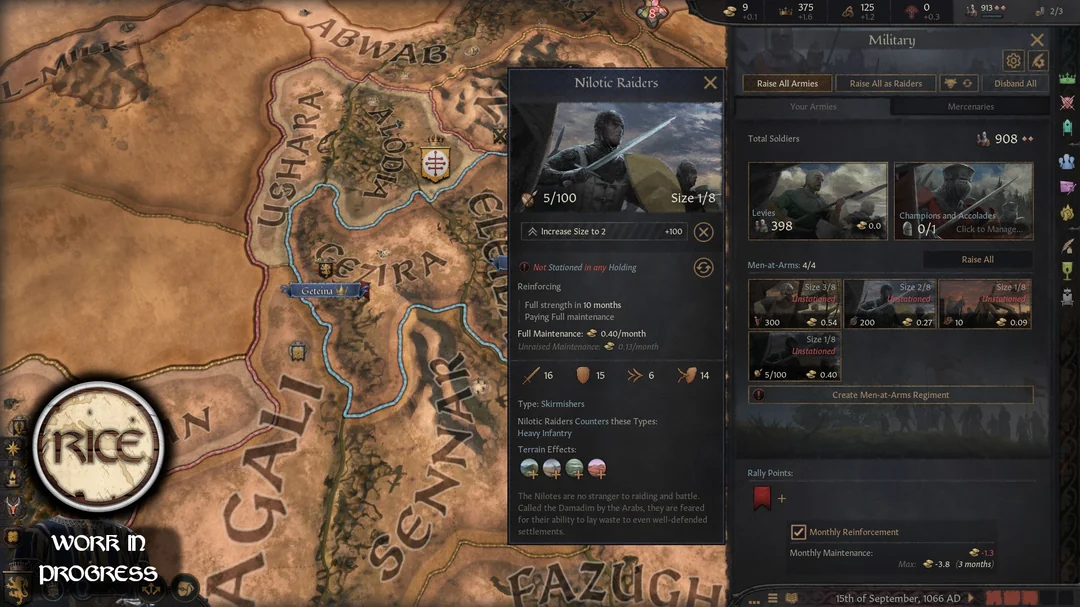Add a new rally point
Screen dimensions: 1080x607
click(x=782, y=498)
